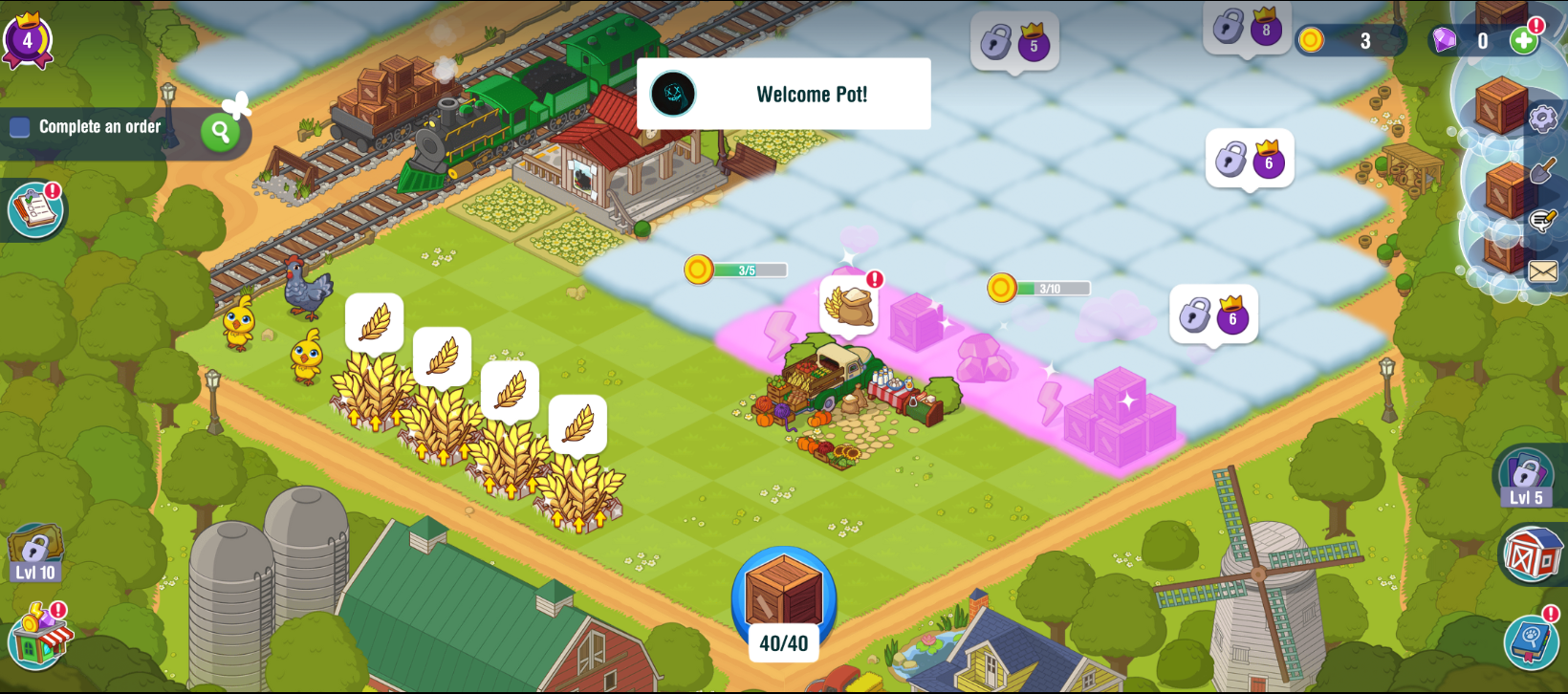Open the market shop stall icon
This screenshot has height=694, width=1568.
(x=39, y=637)
